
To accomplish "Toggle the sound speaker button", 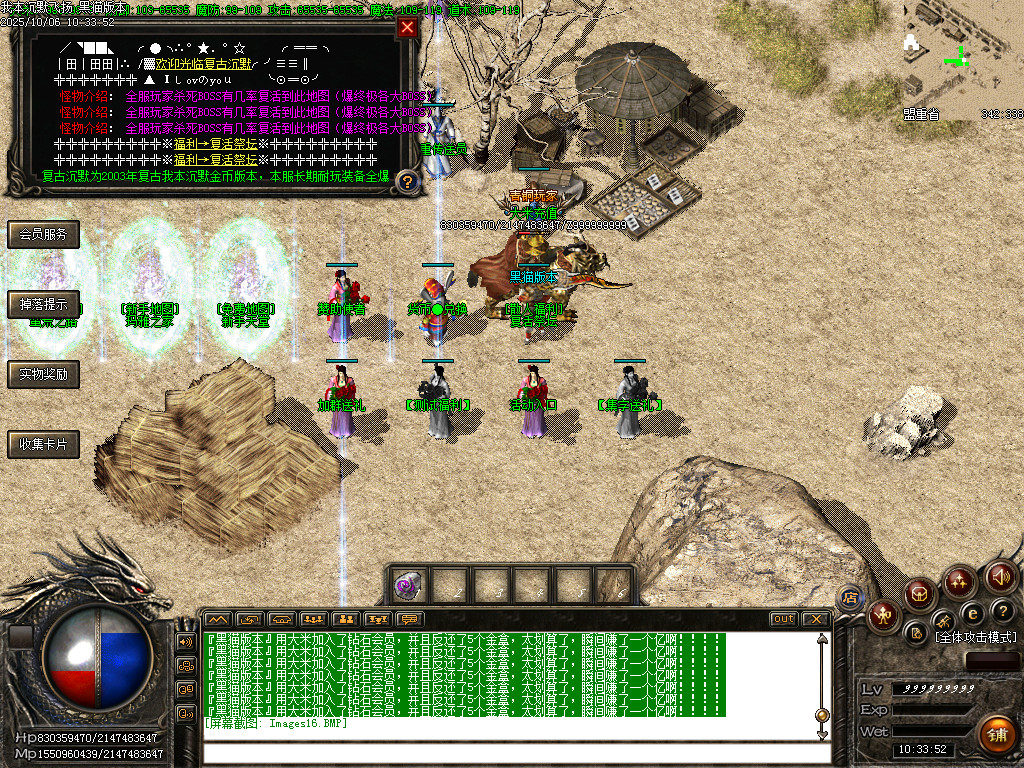I will [x=1001, y=577].
